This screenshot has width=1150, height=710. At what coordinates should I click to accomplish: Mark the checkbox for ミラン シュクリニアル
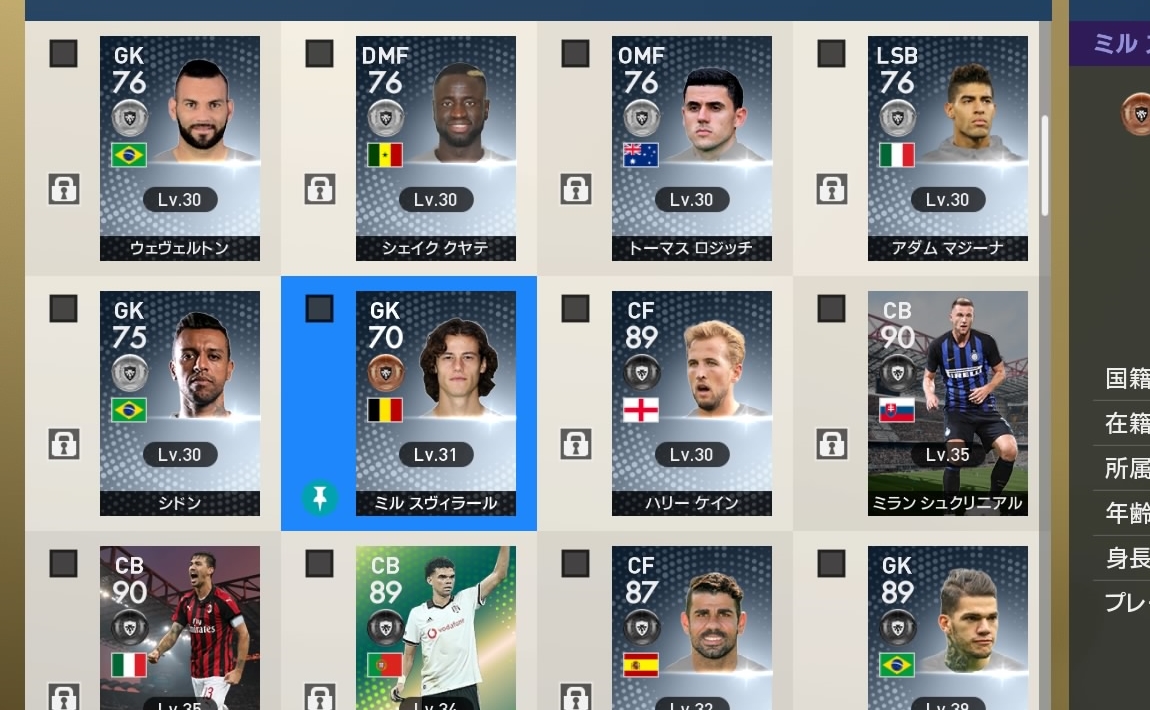point(831,309)
